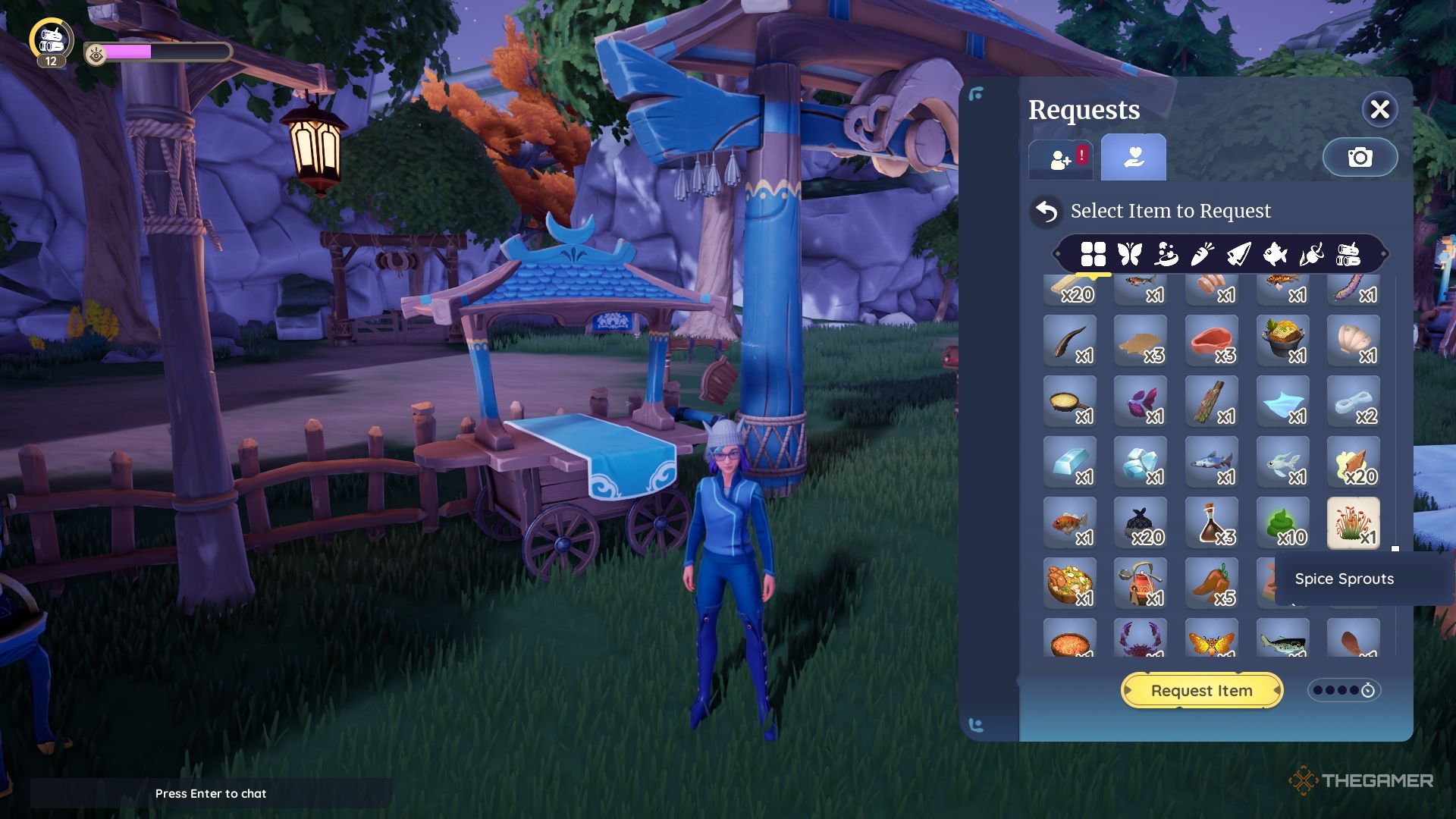Image resolution: width=1456 pixels, height=819 pixels.
Task: Filter by wood logs category
Action: click(x=1348, y=254)
